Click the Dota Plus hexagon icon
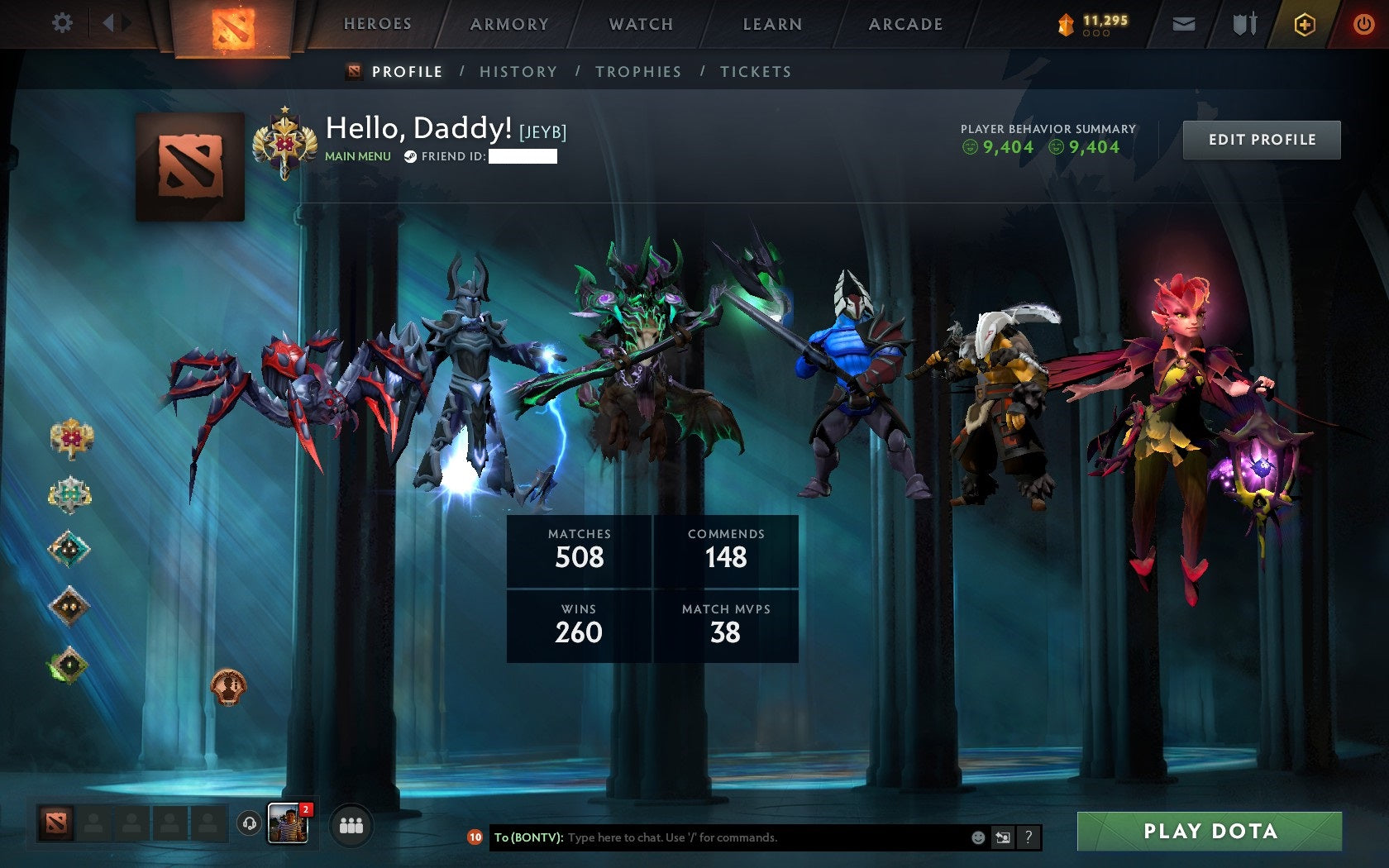 point(1305,24)
